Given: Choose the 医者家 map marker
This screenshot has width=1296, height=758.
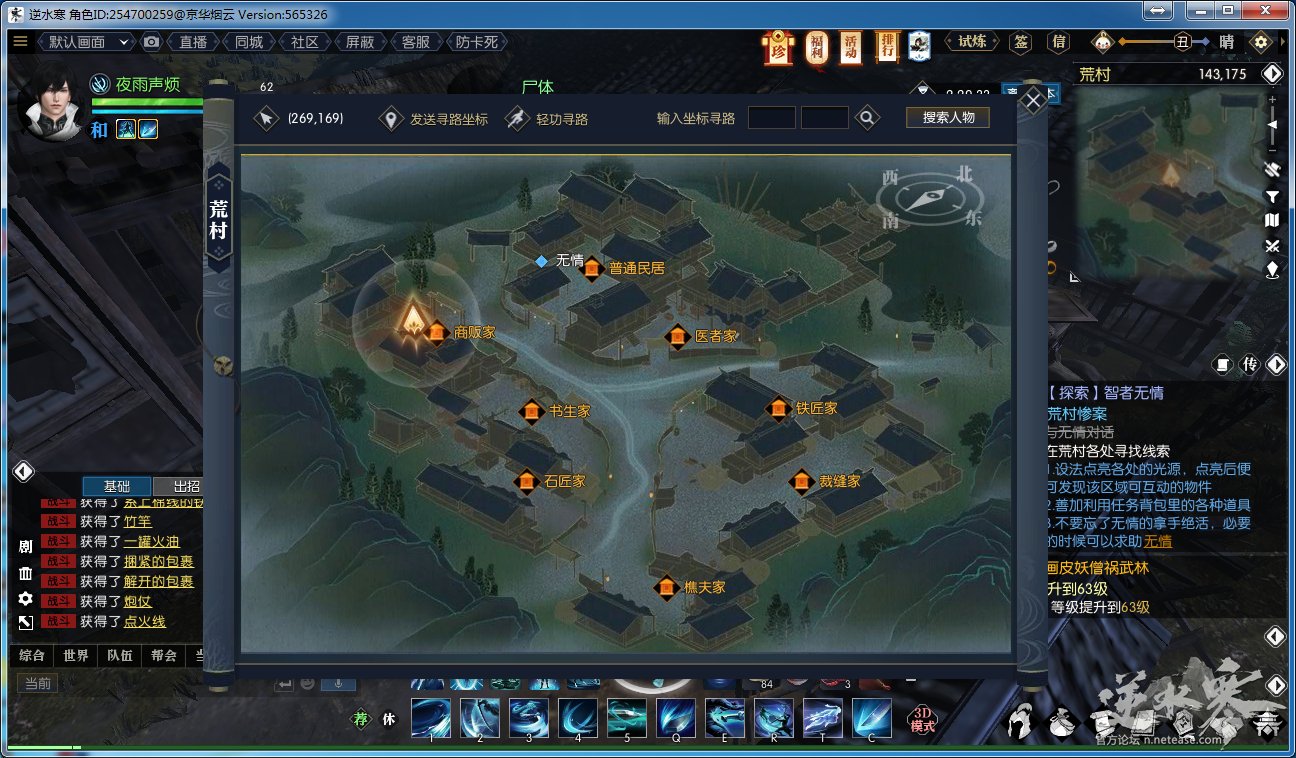Looking at the screenshot, I should click(x=678, y=336).
